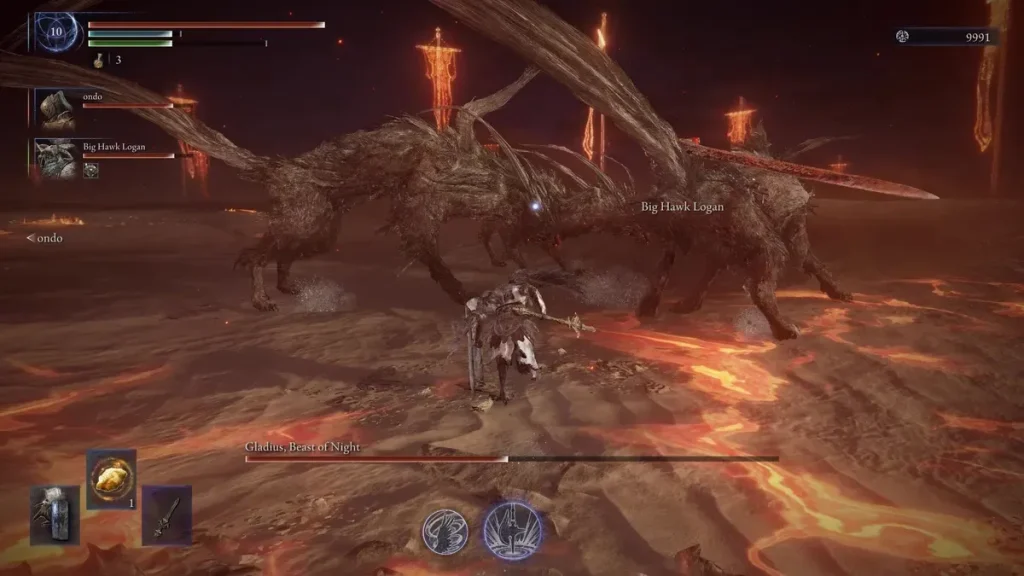Select teammate ondo's portrait

(x=55, y=107)
